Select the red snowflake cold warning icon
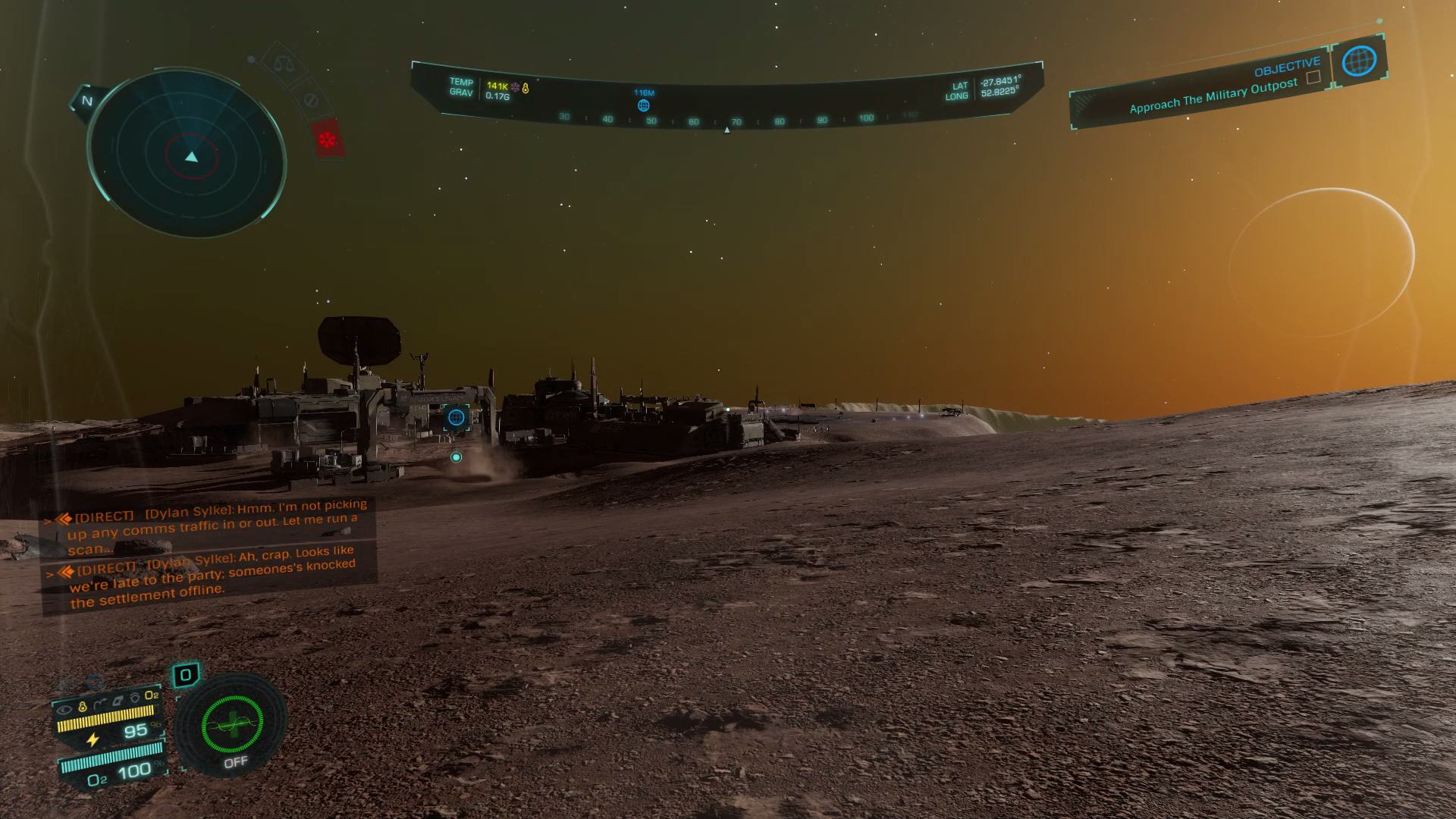Image resolution: width=1456 pixels, height=819 pixels. point(328,140)
